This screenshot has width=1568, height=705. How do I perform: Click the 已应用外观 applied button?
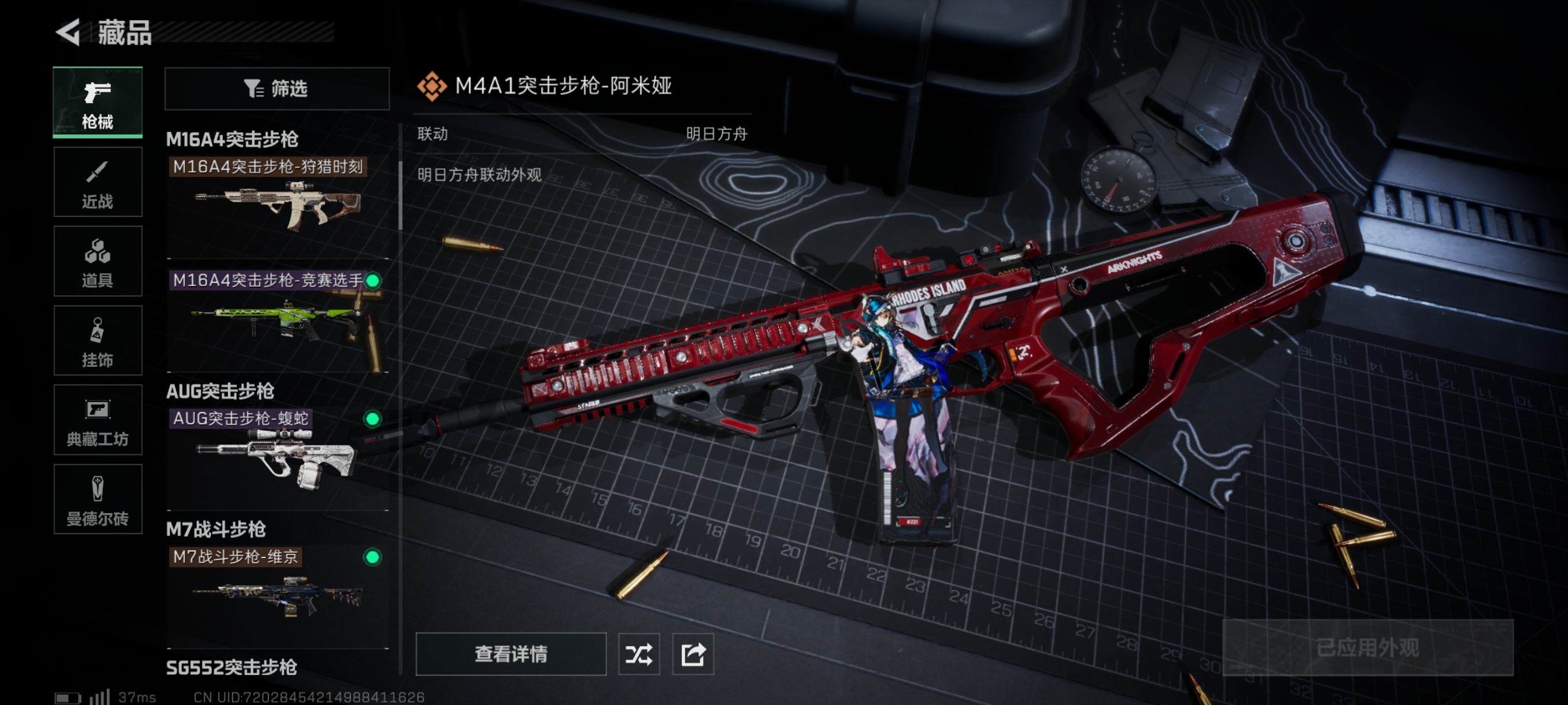point(1367,647)
